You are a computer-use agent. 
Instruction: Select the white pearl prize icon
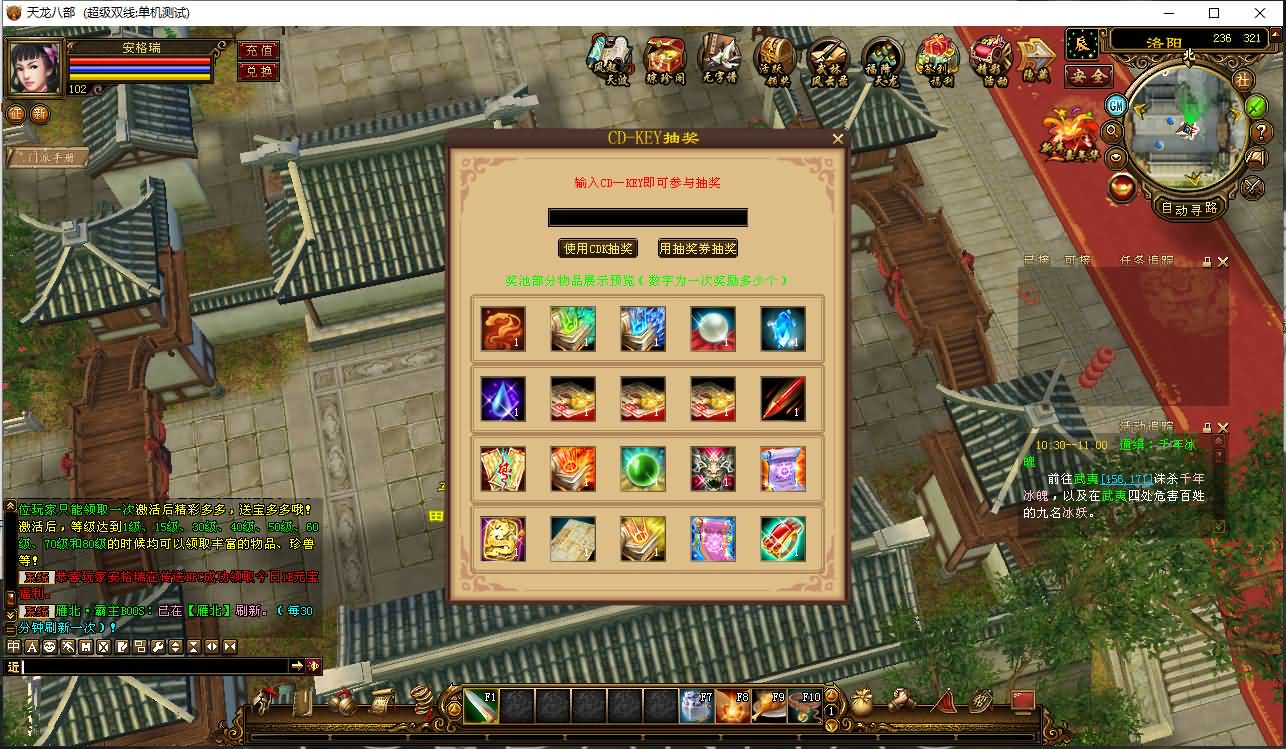click(x=712, y=328)
